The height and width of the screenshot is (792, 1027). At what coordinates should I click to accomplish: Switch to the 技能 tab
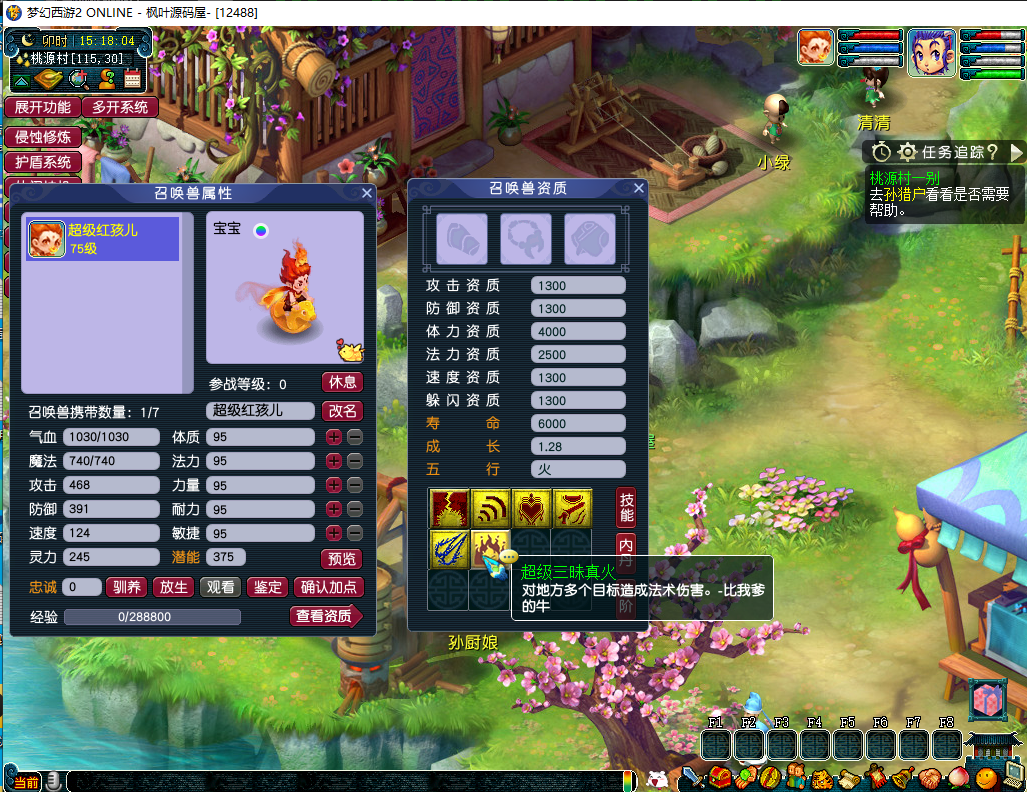[x=626, y=507]
